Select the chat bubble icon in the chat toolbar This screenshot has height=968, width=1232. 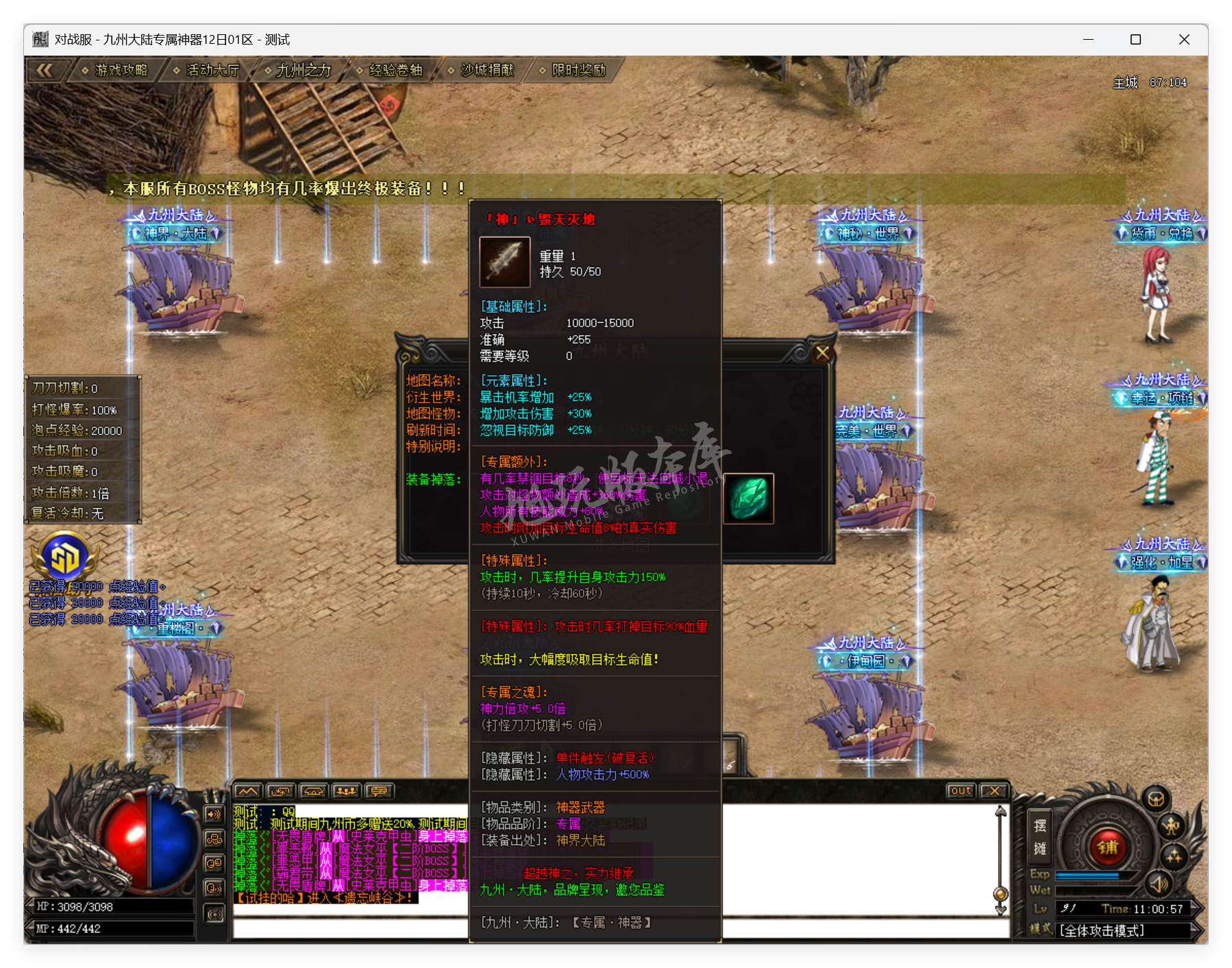click(380, 792)
